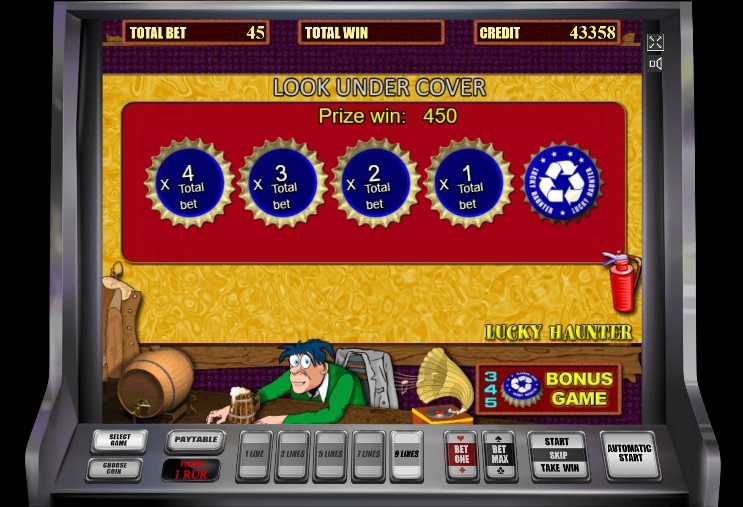Set play to 5 Lines
The height and width of the screenshot is (507, 743).
coord(329,456)
